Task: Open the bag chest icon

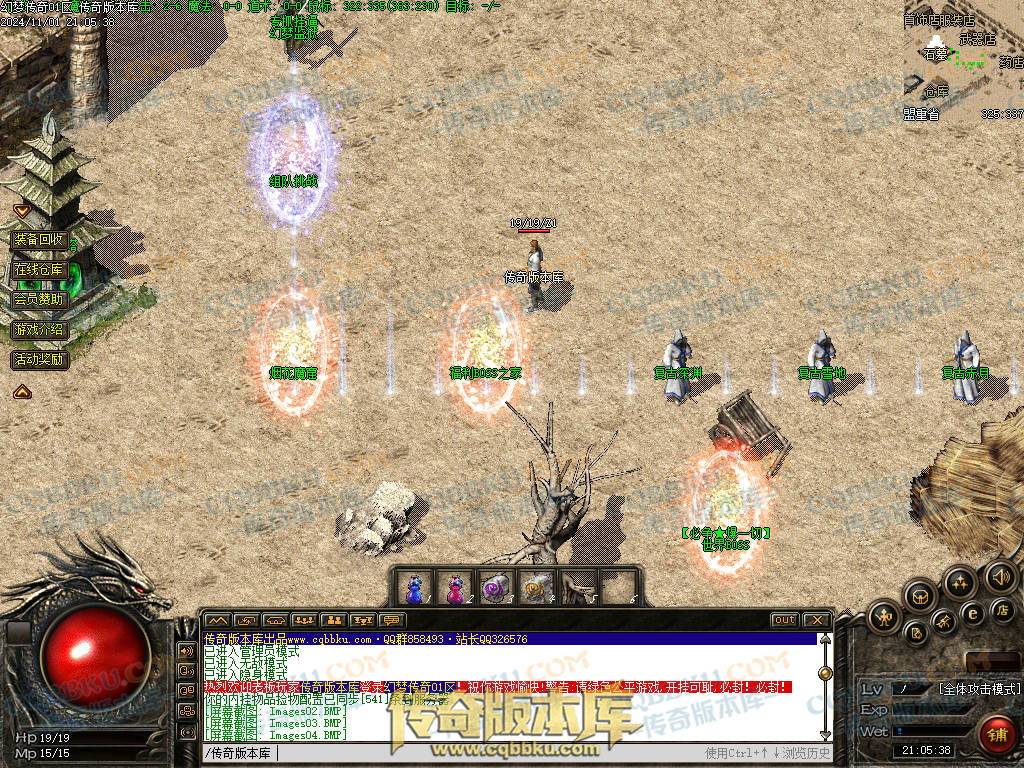Action: click(x=921, y=596)
